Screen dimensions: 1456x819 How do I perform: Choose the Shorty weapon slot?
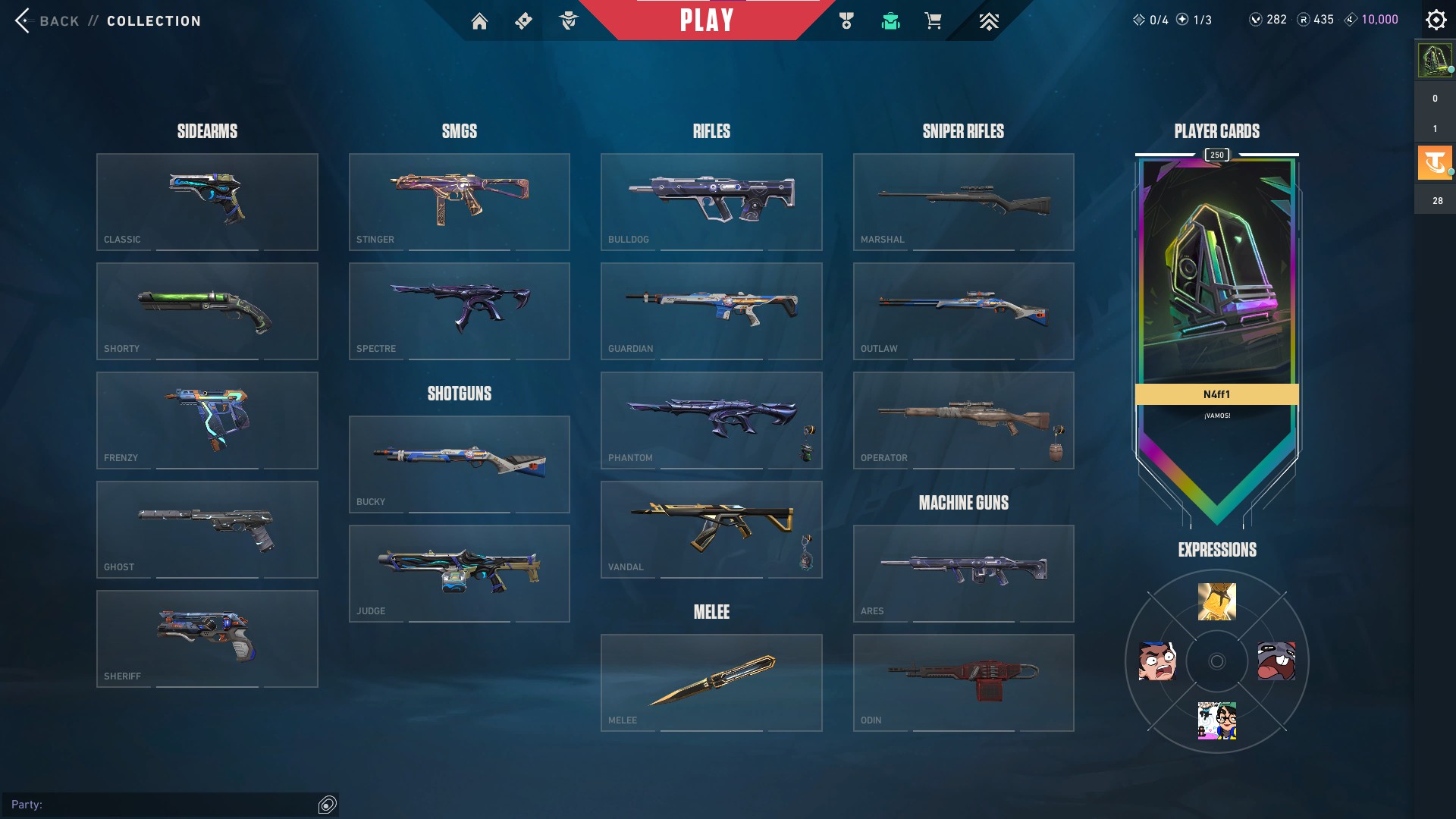point(207,311)
